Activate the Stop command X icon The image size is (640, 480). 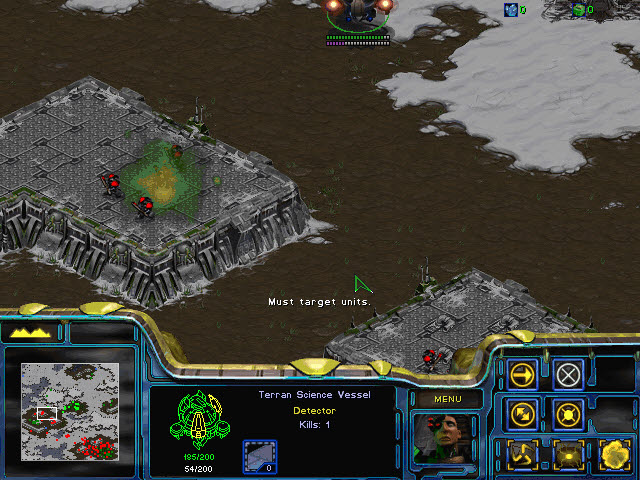coord(568,374)
